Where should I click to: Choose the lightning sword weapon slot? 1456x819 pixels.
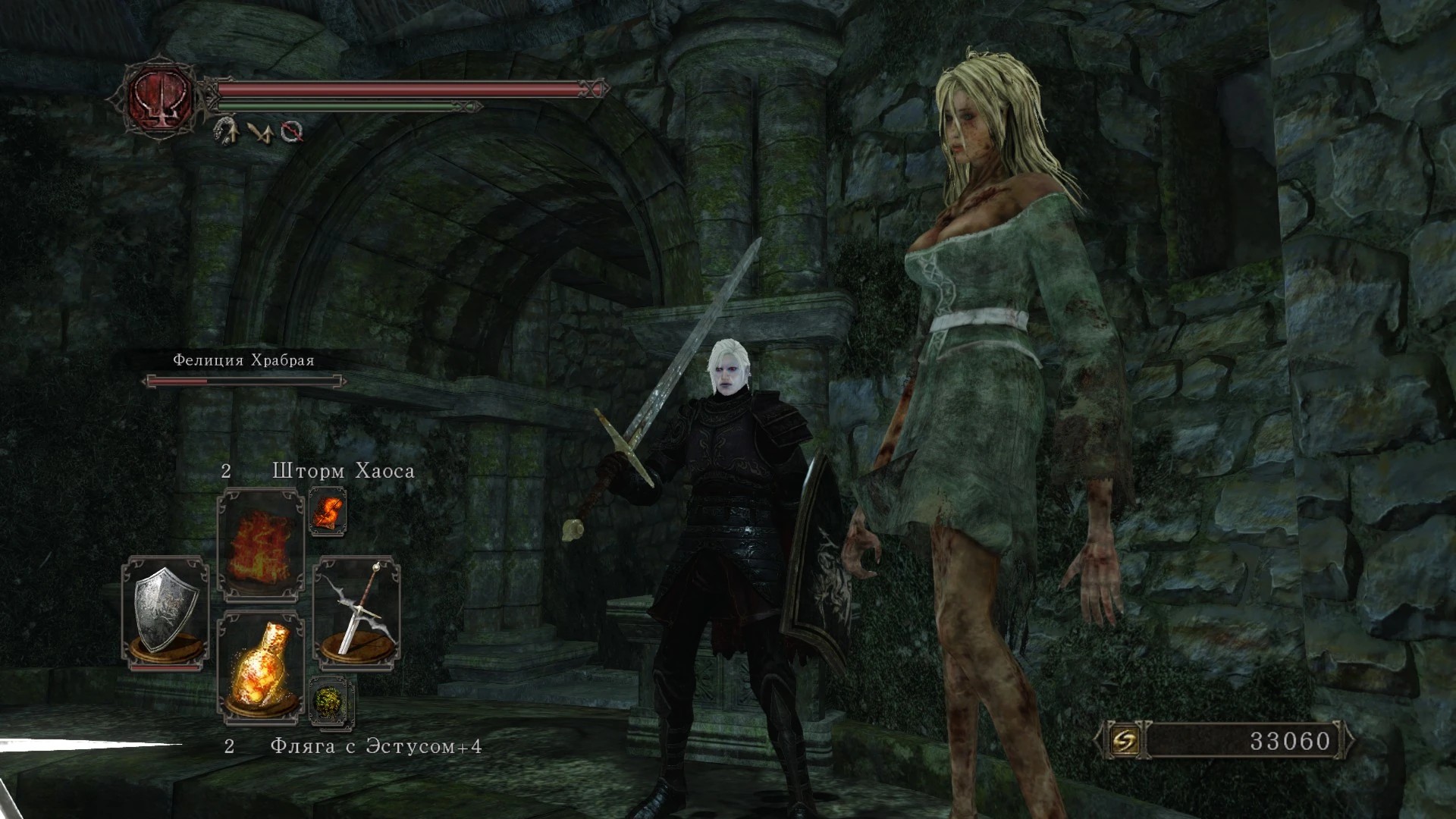click(356, 611)
